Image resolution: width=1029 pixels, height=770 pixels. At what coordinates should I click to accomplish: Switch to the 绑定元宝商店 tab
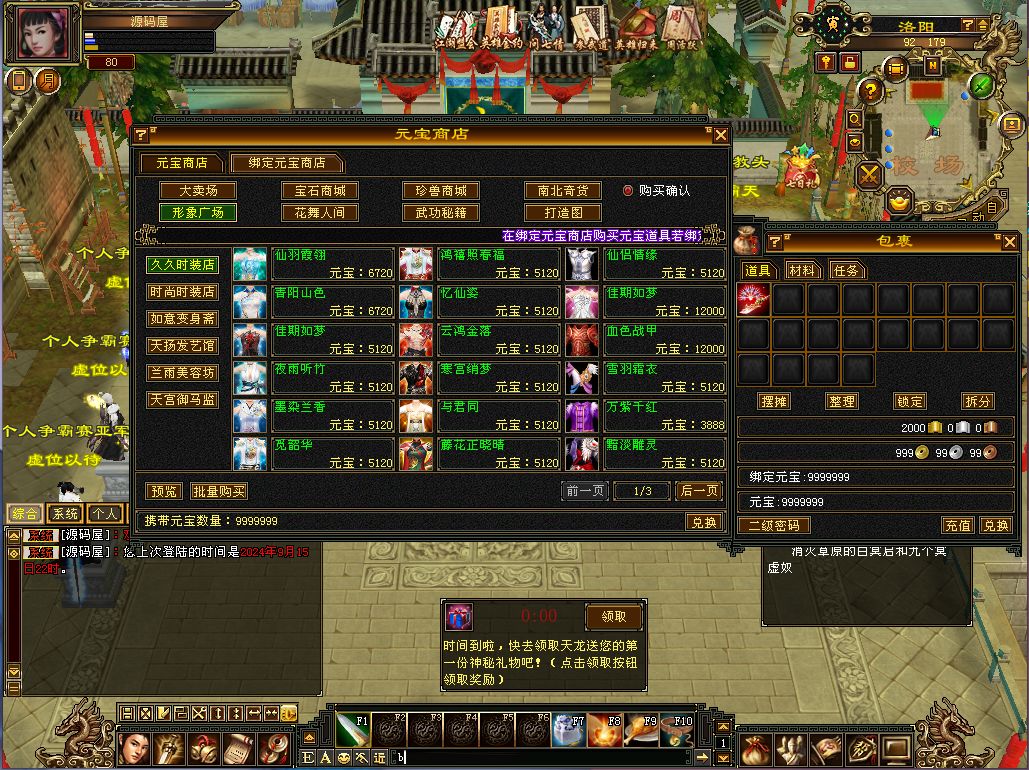286,163
